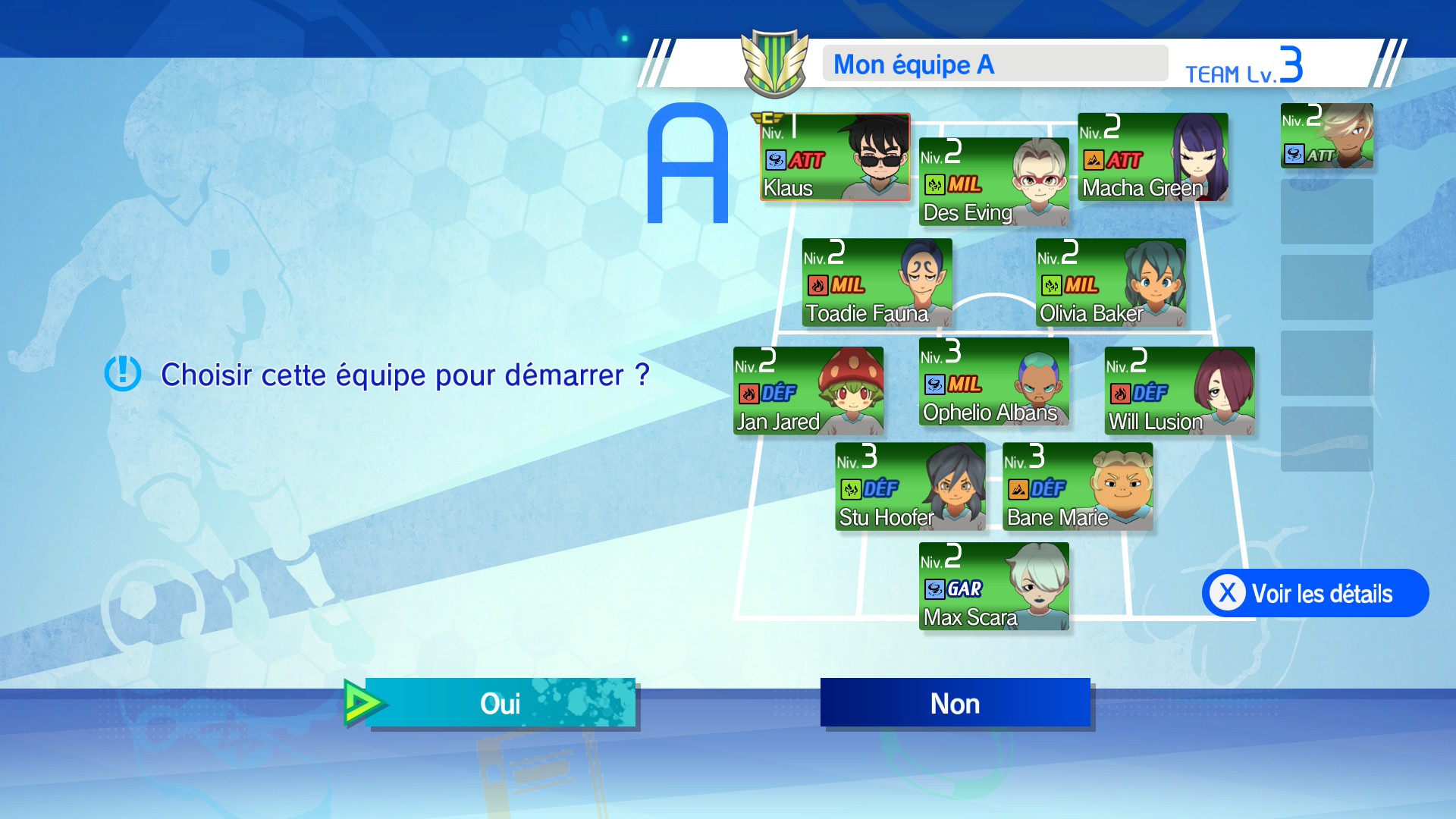1456x819 pixels.
Task: Select the Mon équipe A name field
Action: click(995, 64)
